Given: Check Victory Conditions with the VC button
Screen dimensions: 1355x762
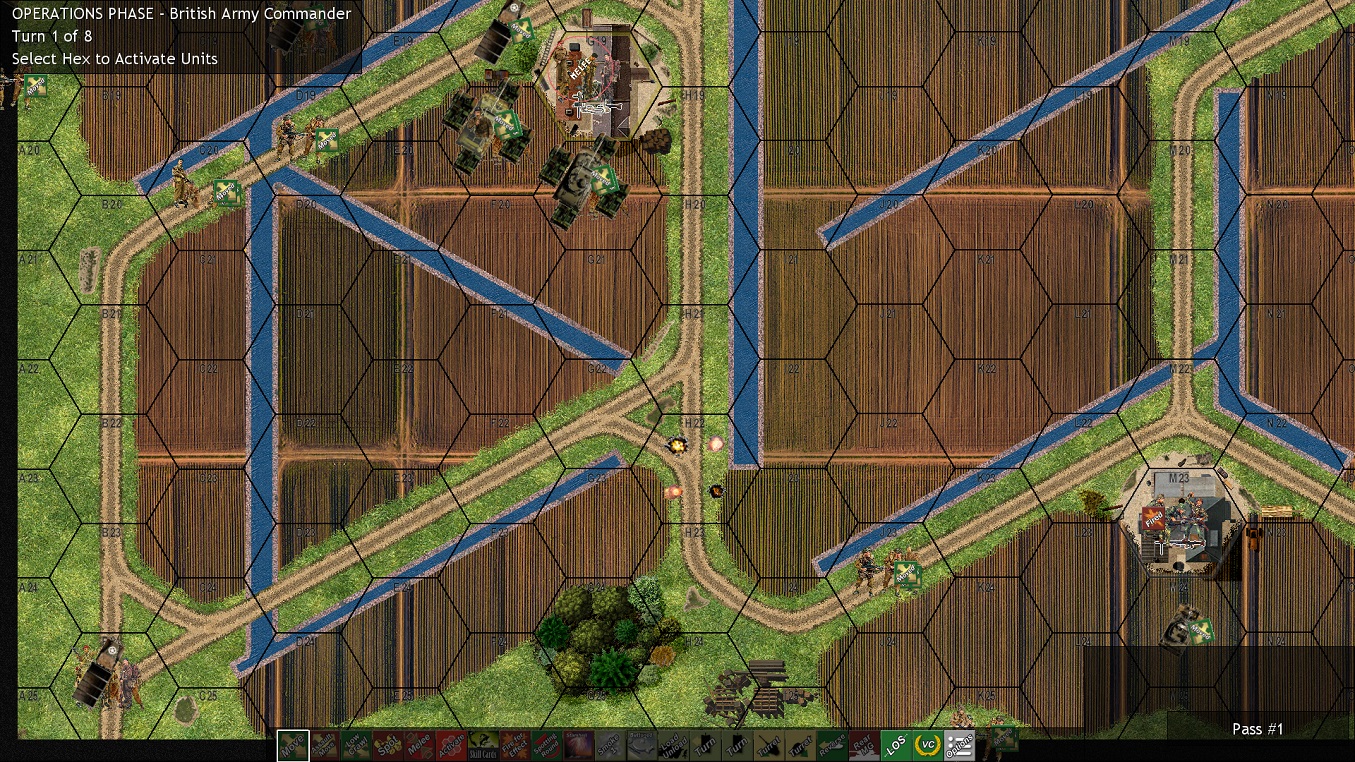Looking at the screenshot, I should pyautogui.click(x=928, y=745).
